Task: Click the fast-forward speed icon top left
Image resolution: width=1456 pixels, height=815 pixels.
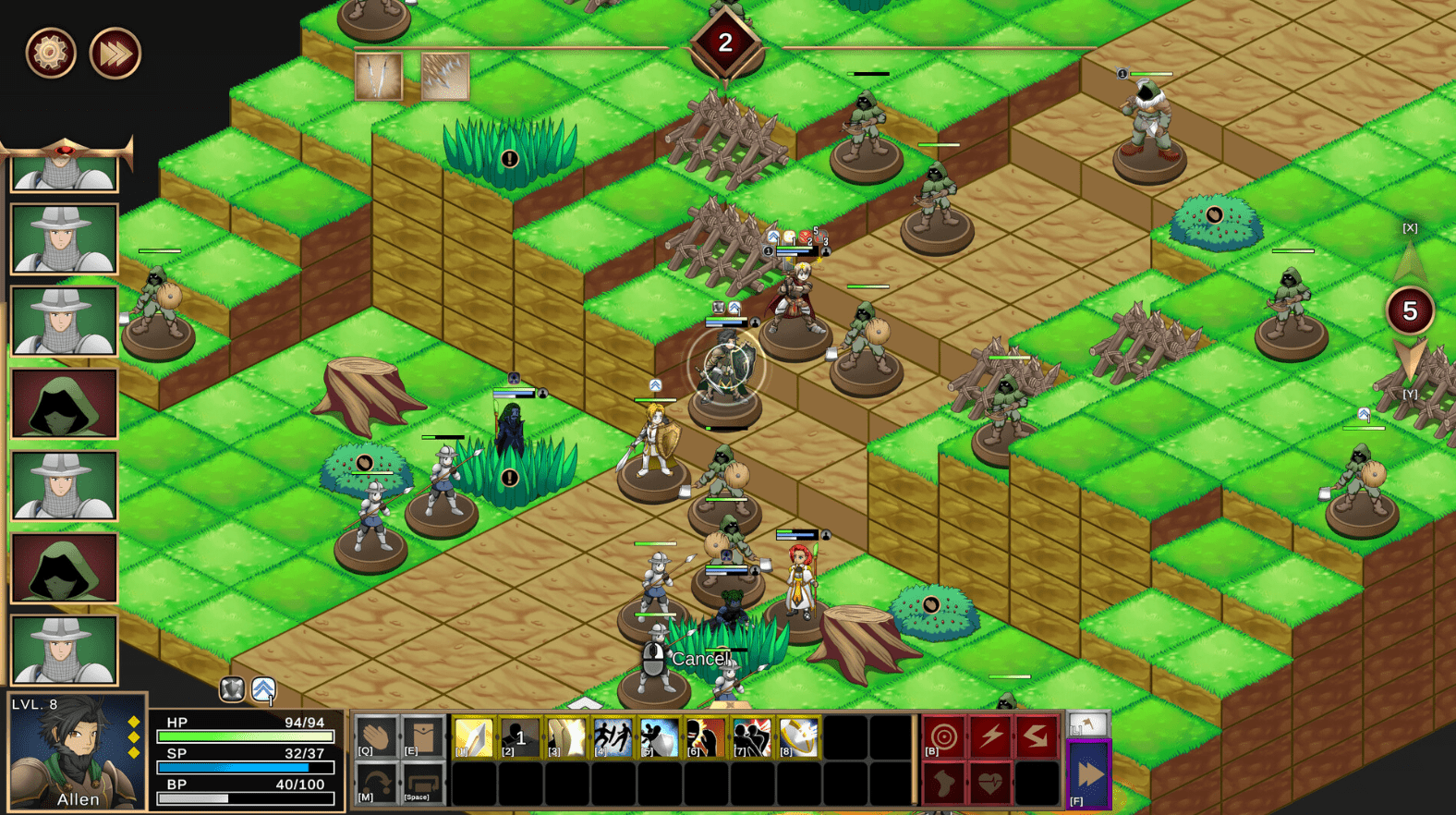Action: pos(114,54)
